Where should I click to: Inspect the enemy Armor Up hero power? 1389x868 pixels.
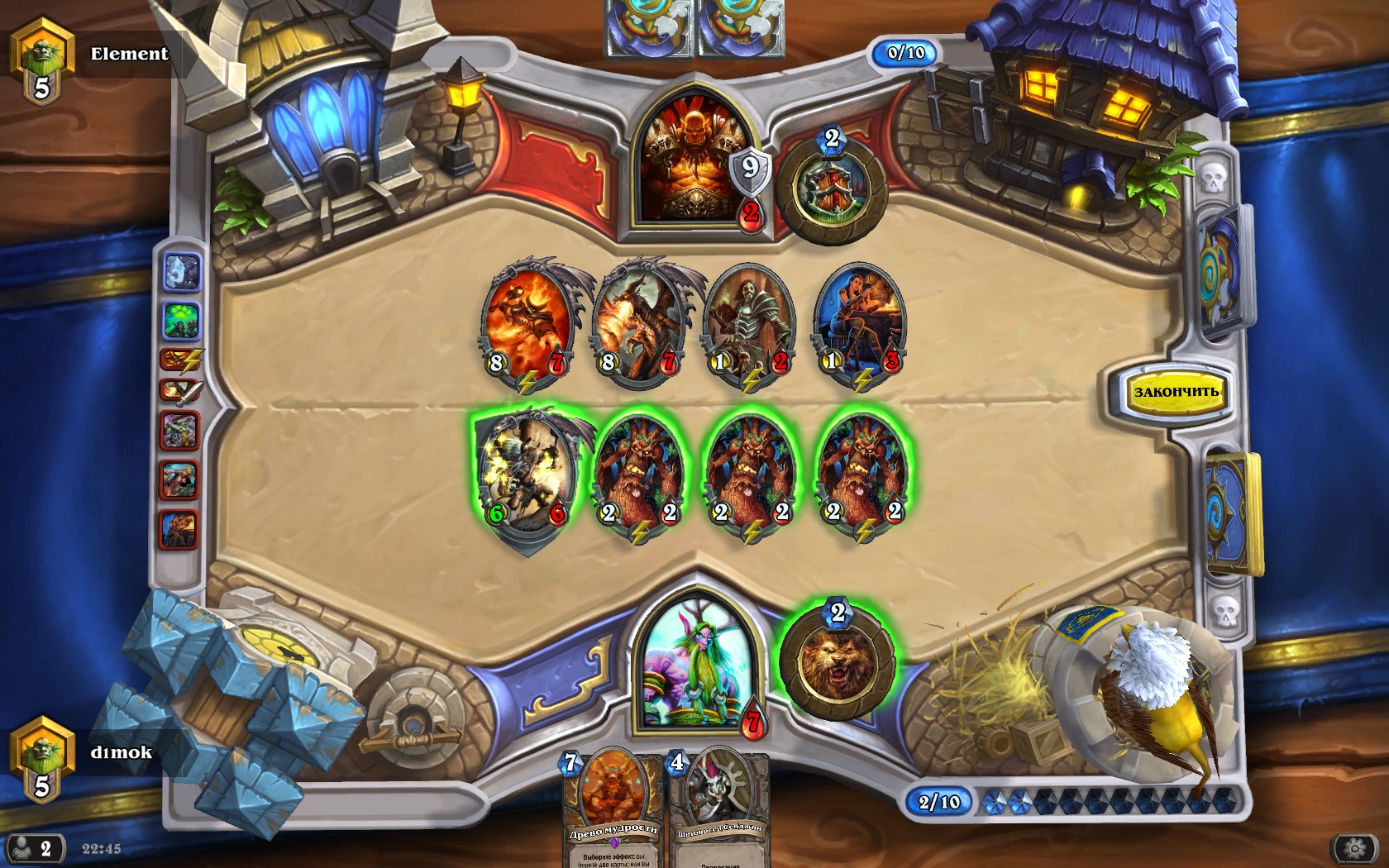pos(832,188)
